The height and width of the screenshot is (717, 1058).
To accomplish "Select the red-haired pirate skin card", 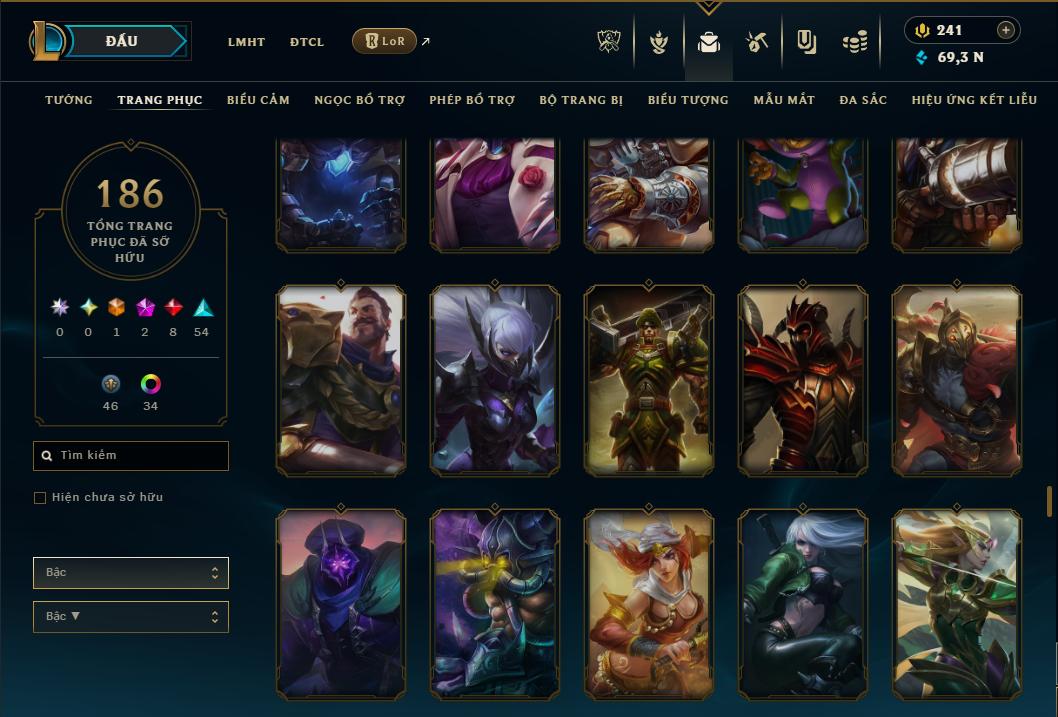I will [649, 603].
